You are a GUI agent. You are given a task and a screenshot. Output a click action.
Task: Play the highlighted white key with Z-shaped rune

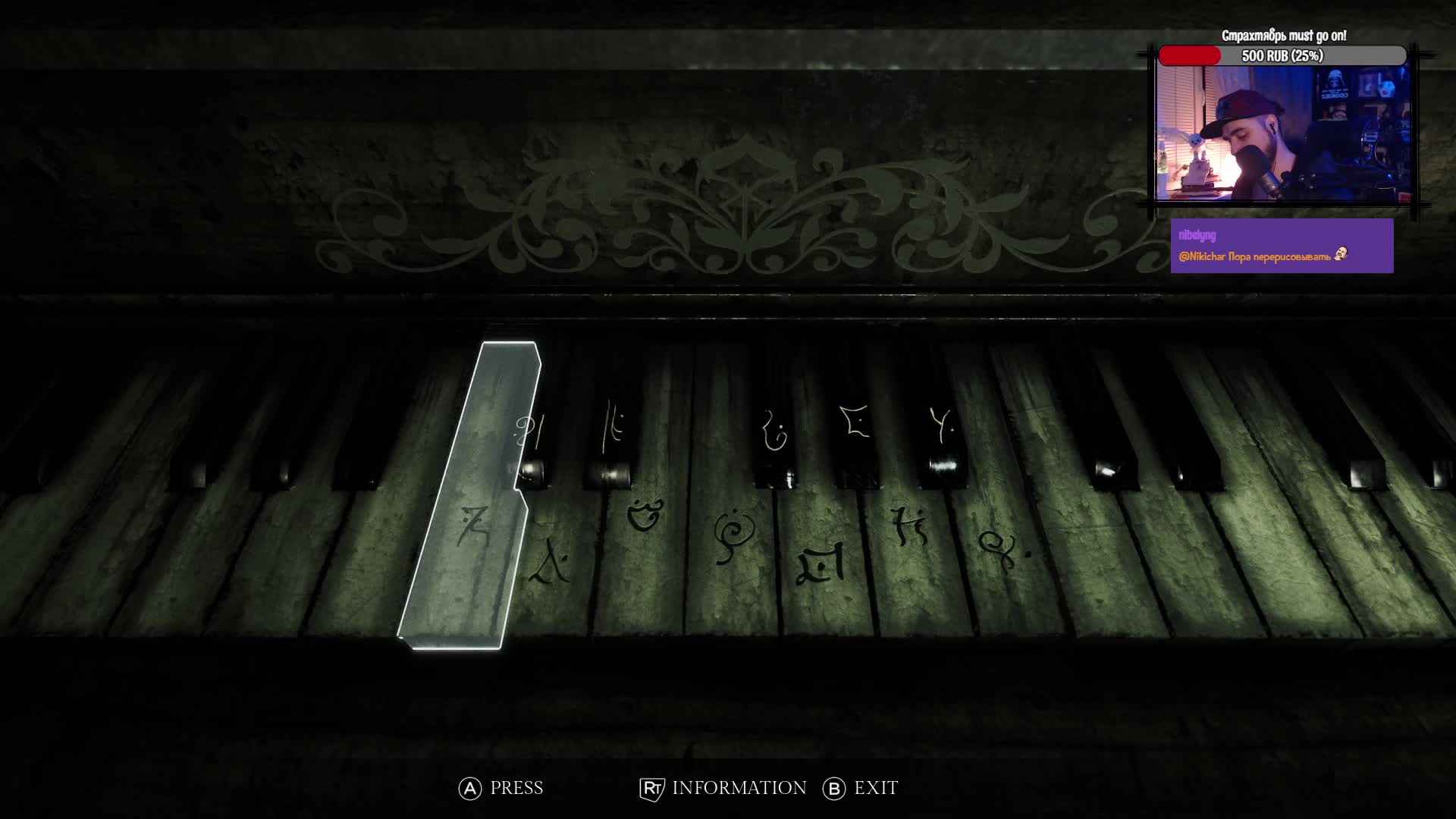[x=469, y=531]
